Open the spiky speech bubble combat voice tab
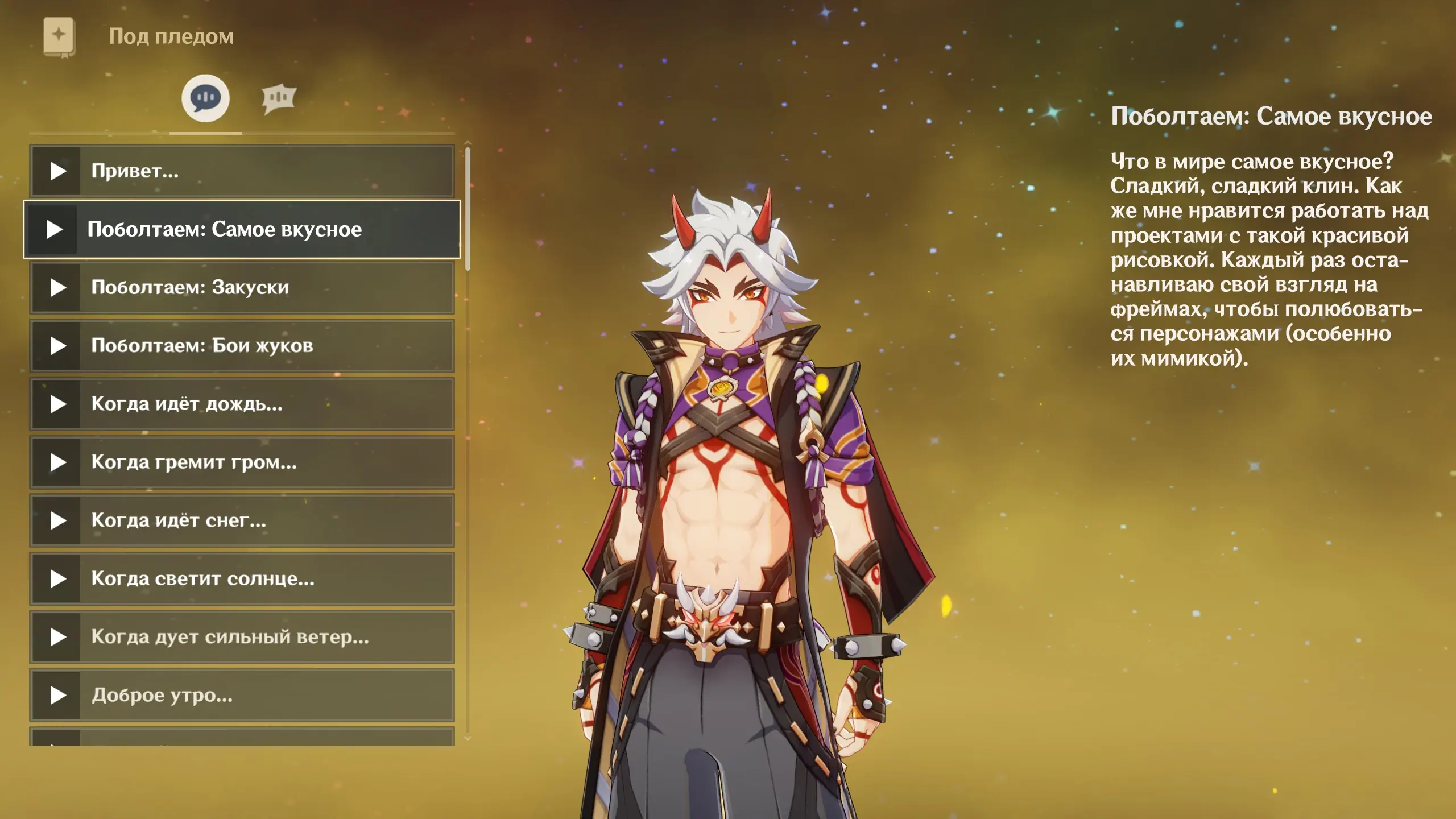 (279, 99)
